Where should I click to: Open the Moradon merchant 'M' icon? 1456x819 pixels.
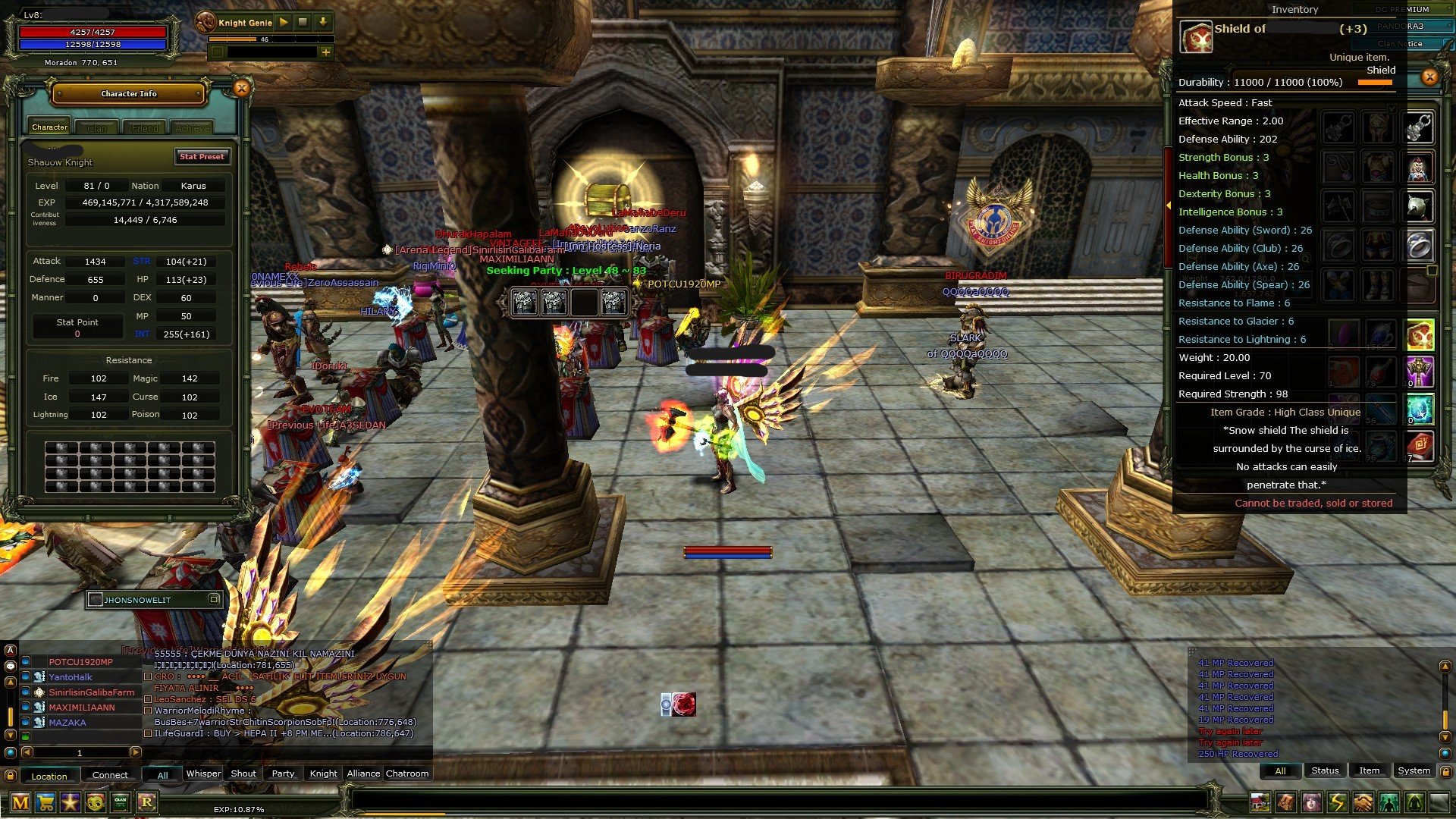tap(20, 803)
